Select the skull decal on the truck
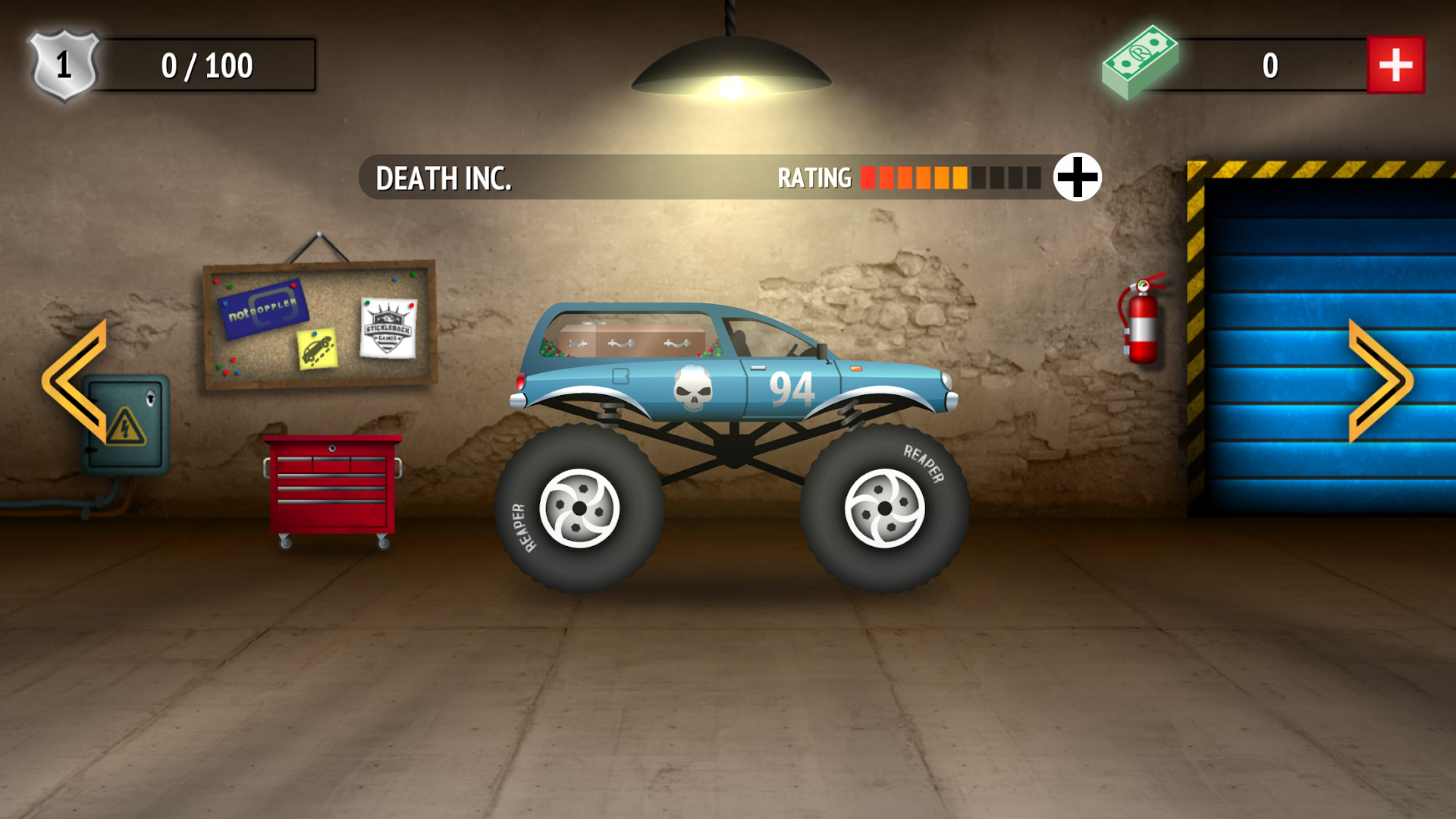 coord(694,387)
